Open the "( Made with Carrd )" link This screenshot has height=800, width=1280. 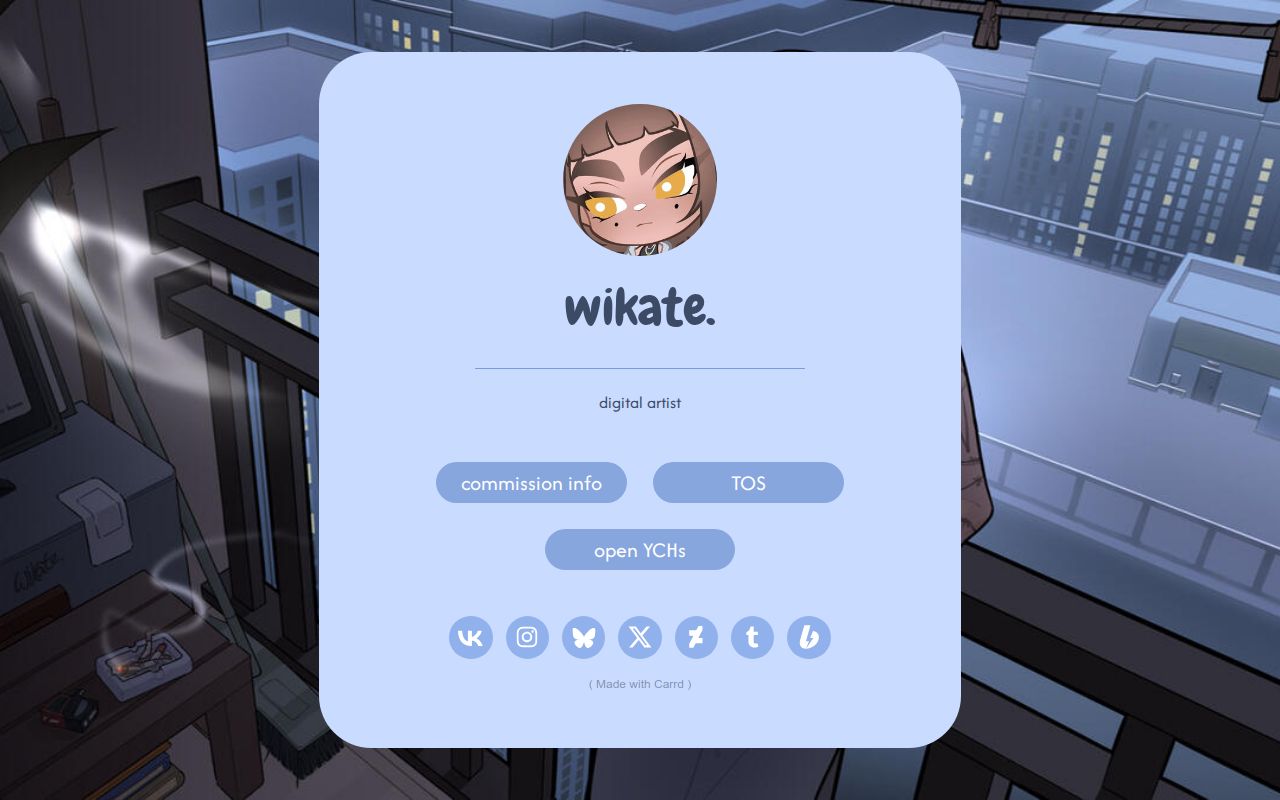coord(640,684)
